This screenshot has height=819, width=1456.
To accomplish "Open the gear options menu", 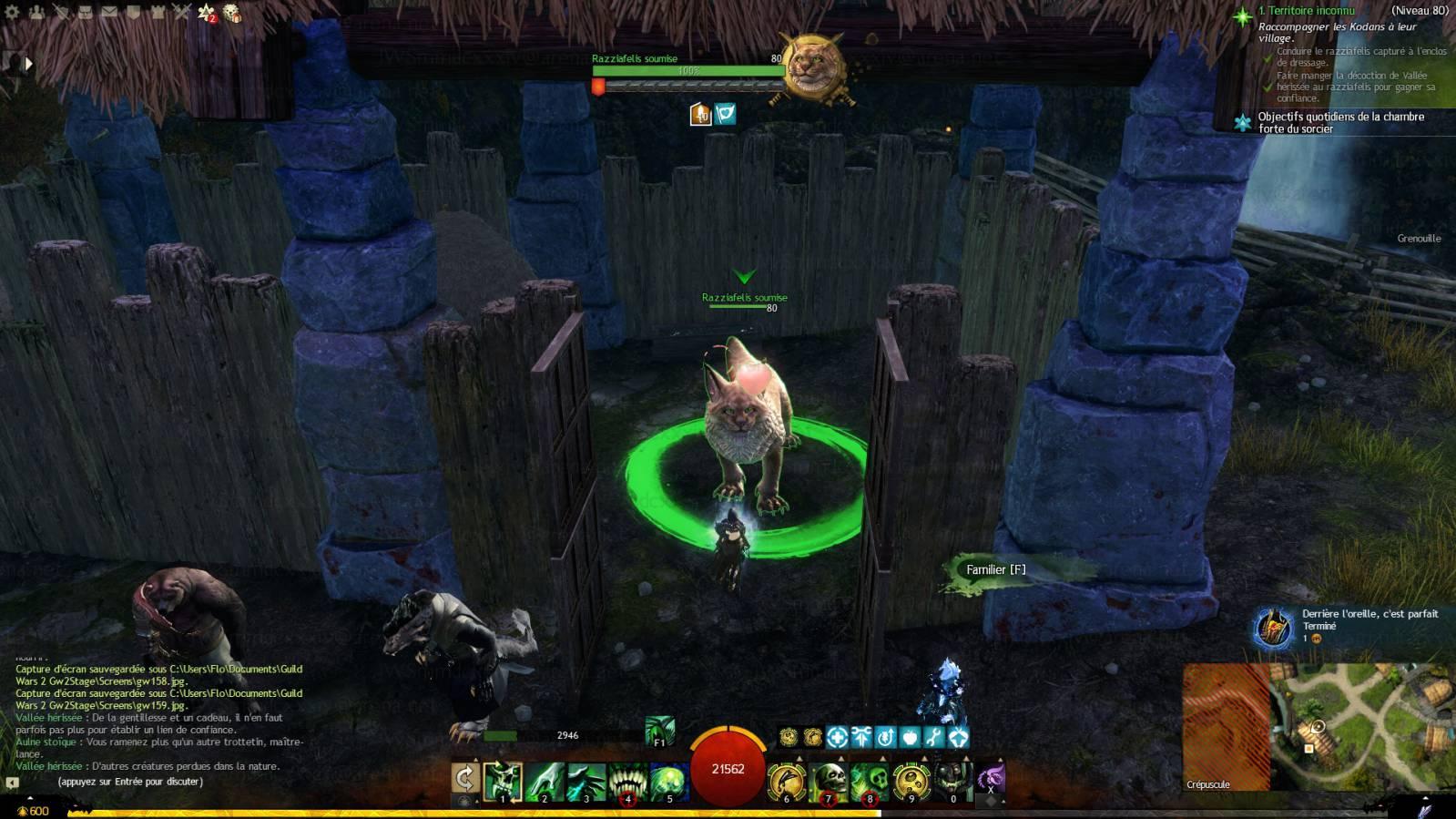I will pyautogui.click(x=12, y=12).
